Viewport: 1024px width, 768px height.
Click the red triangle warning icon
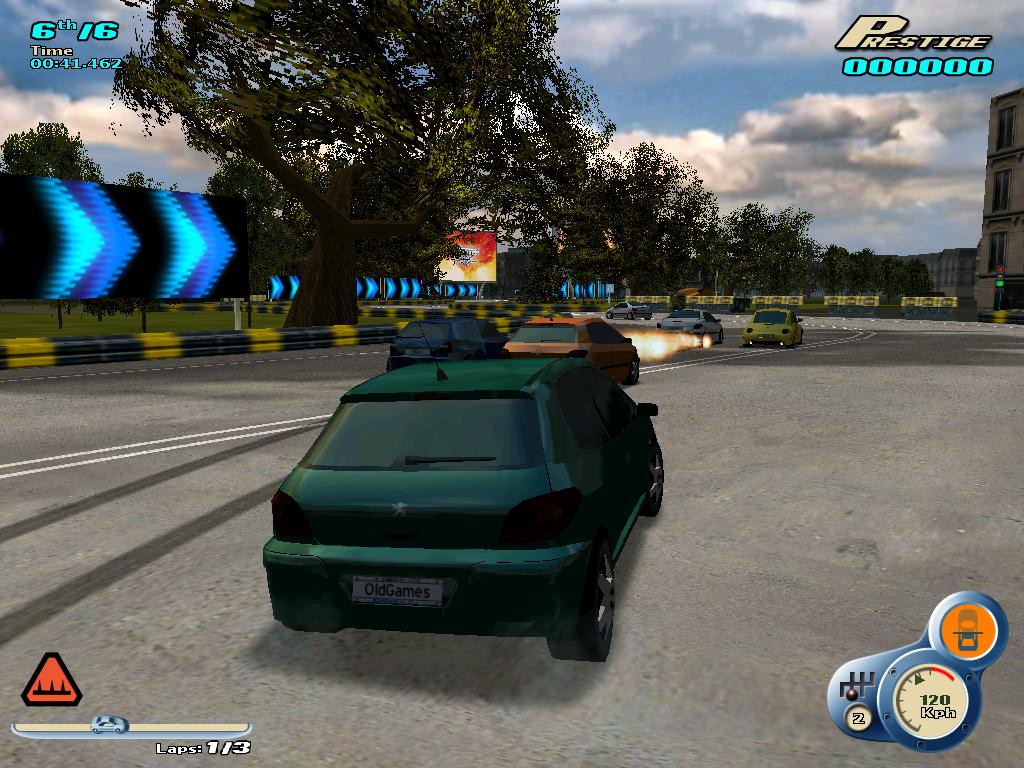coord(52,682)
